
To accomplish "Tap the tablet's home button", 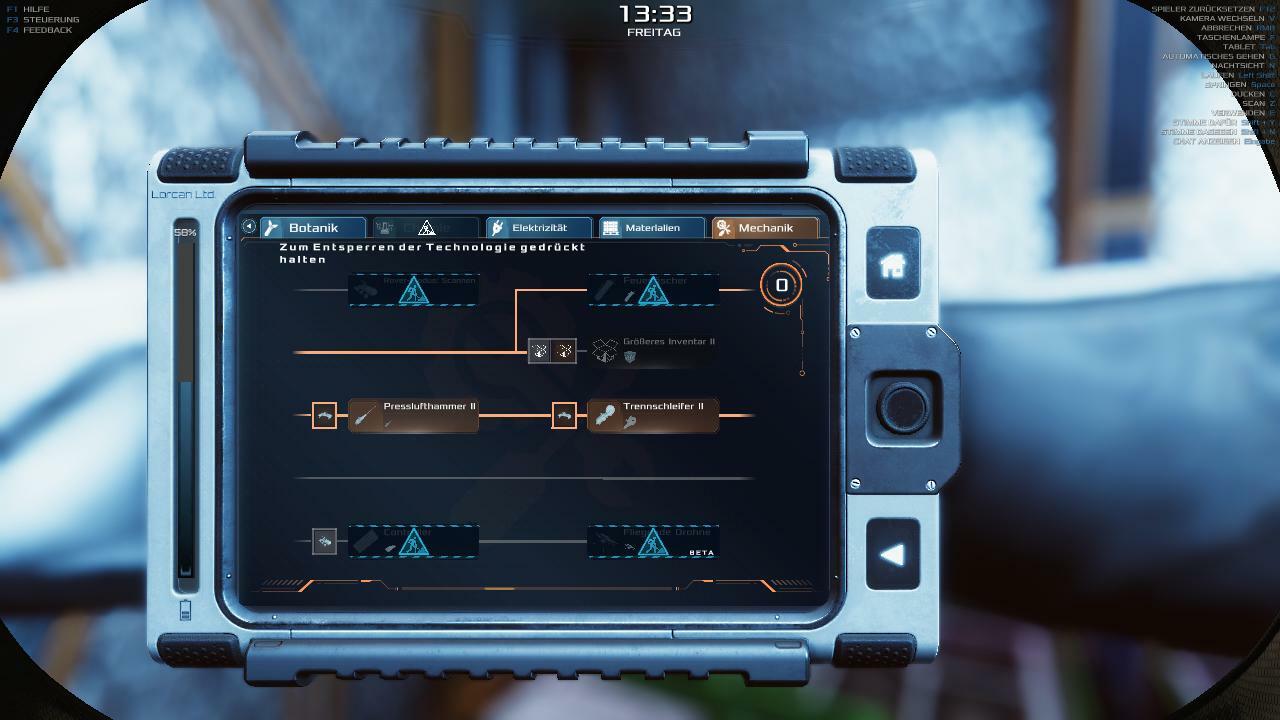I will click(892, 265).
